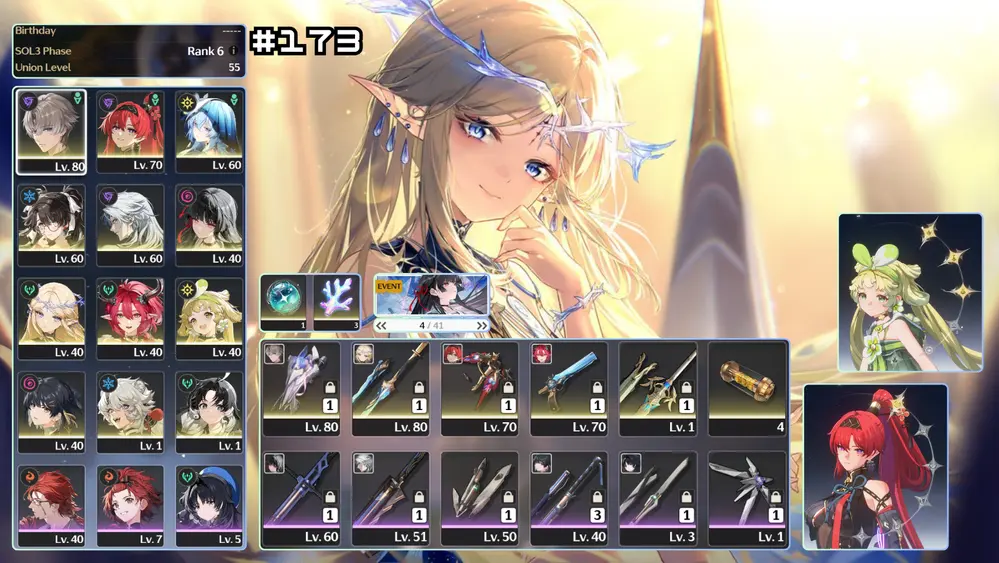
Task: Open the SOL3 Phase rank info icon
Action: tap(234, 51)
